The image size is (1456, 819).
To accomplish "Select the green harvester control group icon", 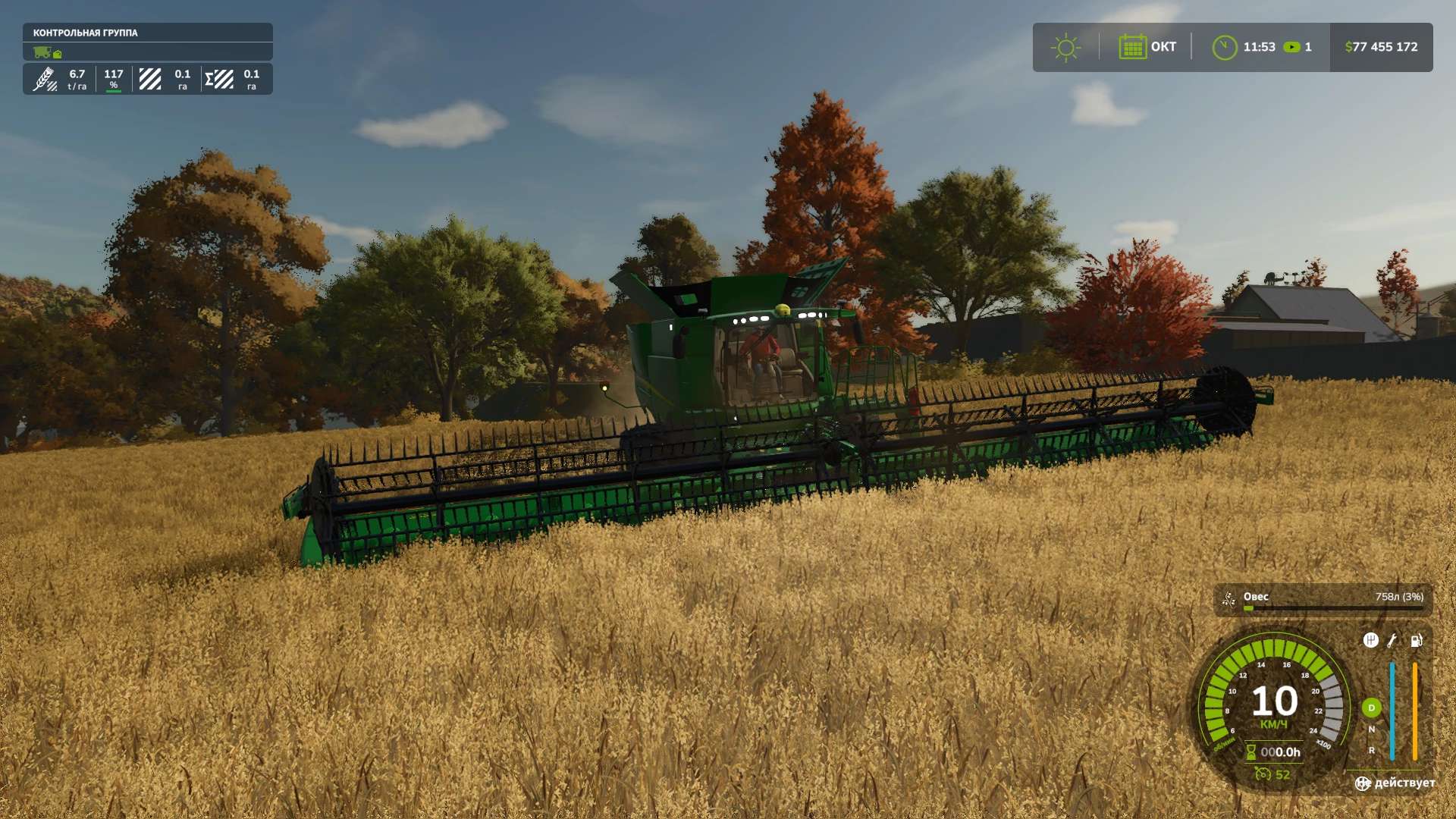I will click(42, 52).
